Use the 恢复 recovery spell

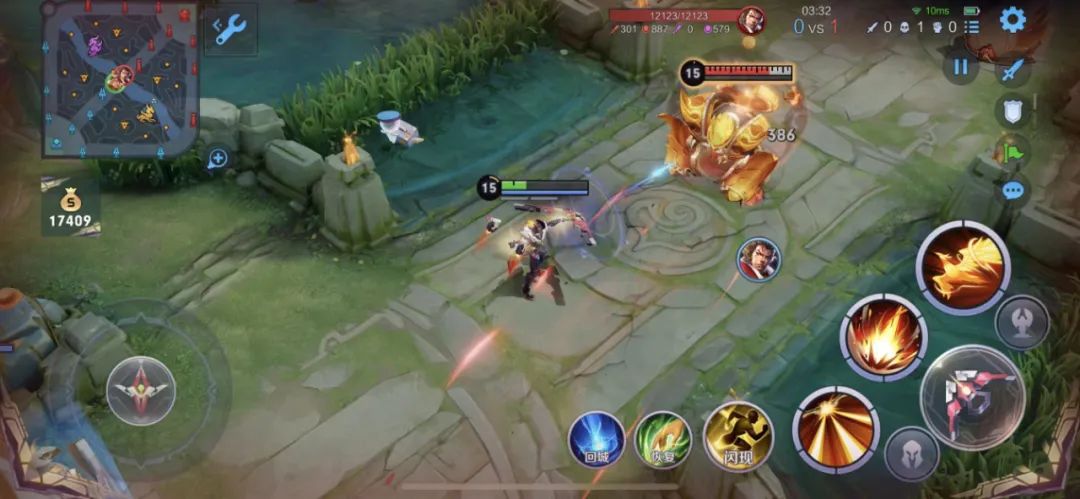(x=662, y=439)
